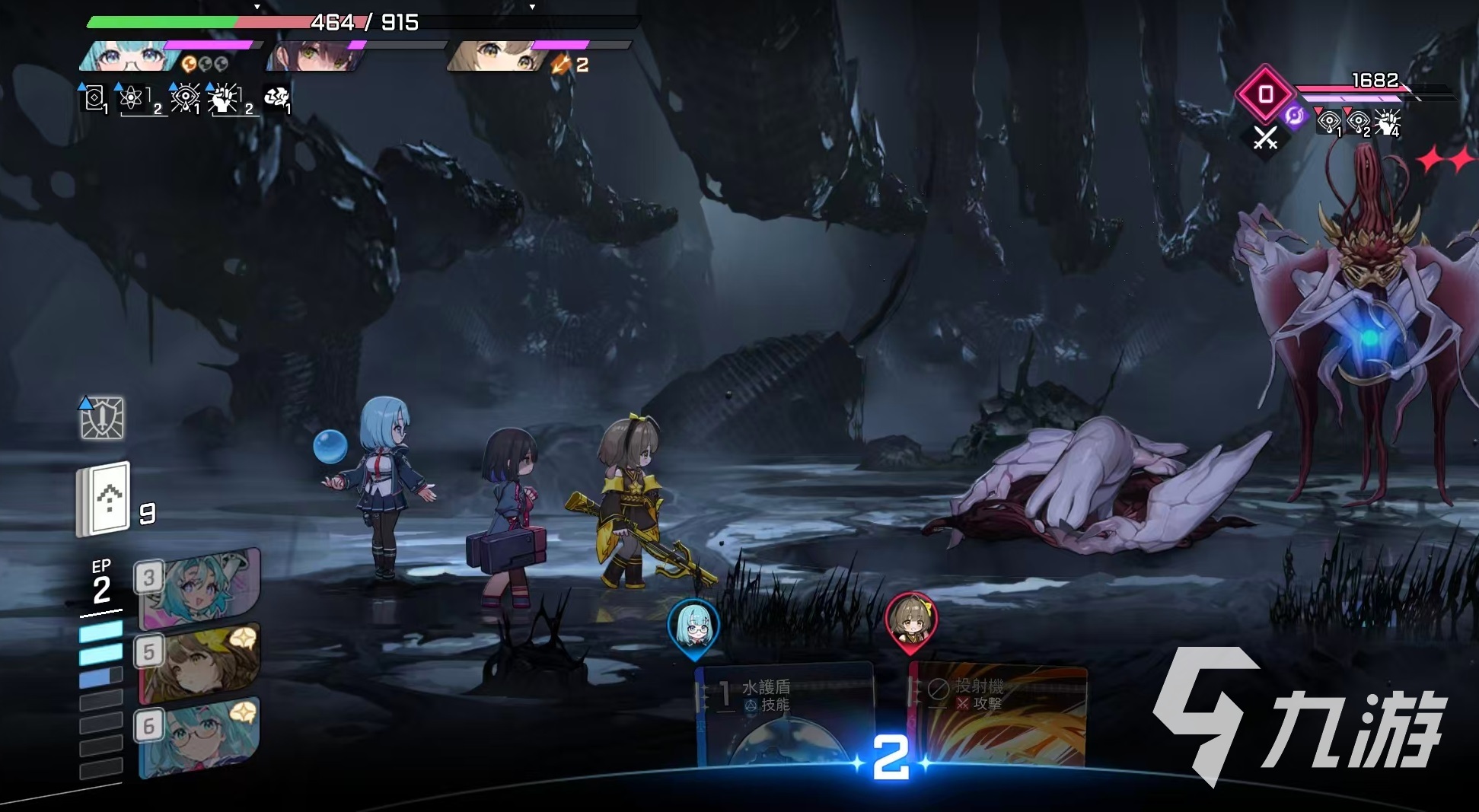Choose the 投射機 attack card
The height and width of the screenshot is (812, 1479).
999,715
